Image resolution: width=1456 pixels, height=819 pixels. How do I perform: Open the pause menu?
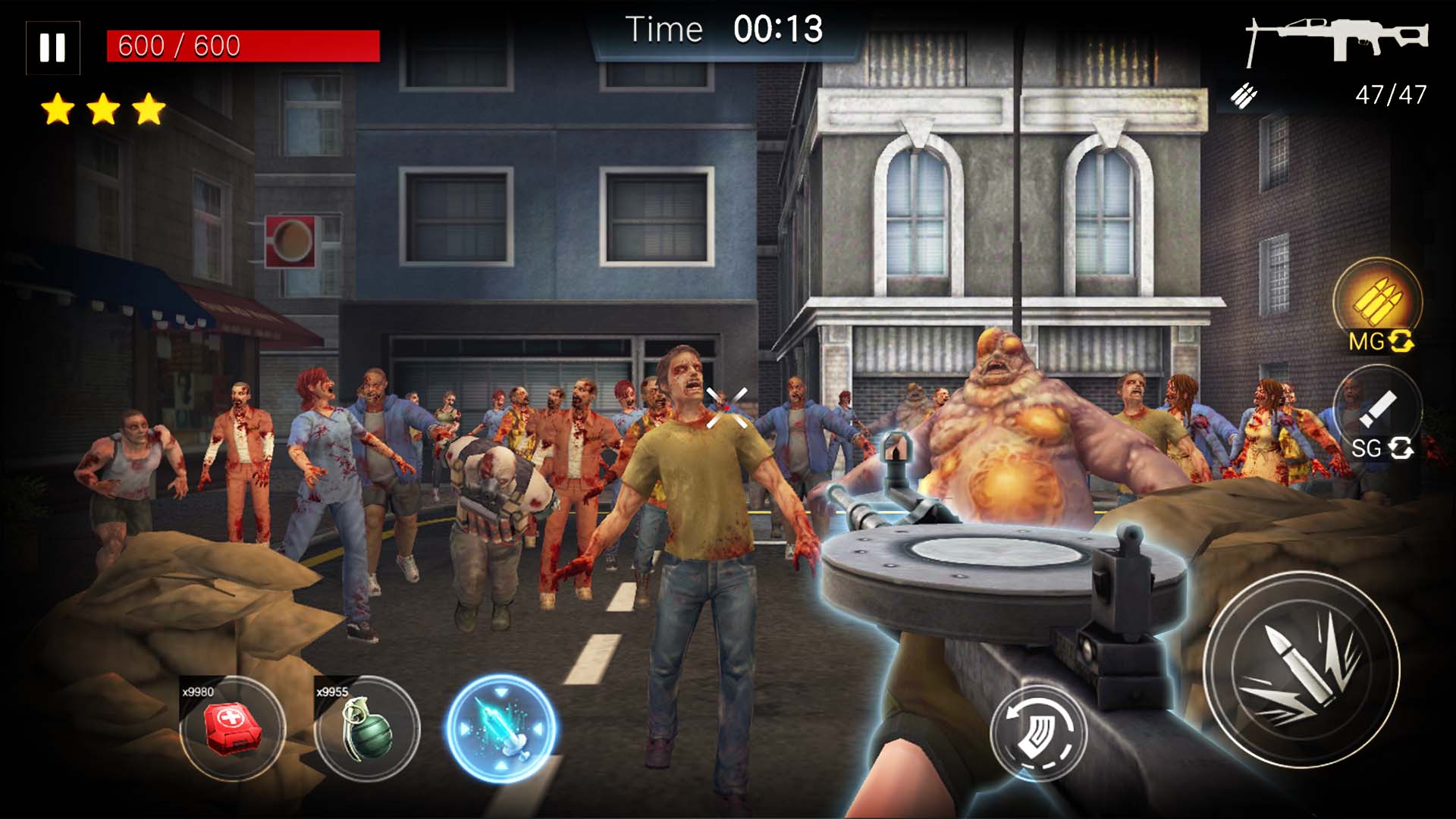click(52, 48)
